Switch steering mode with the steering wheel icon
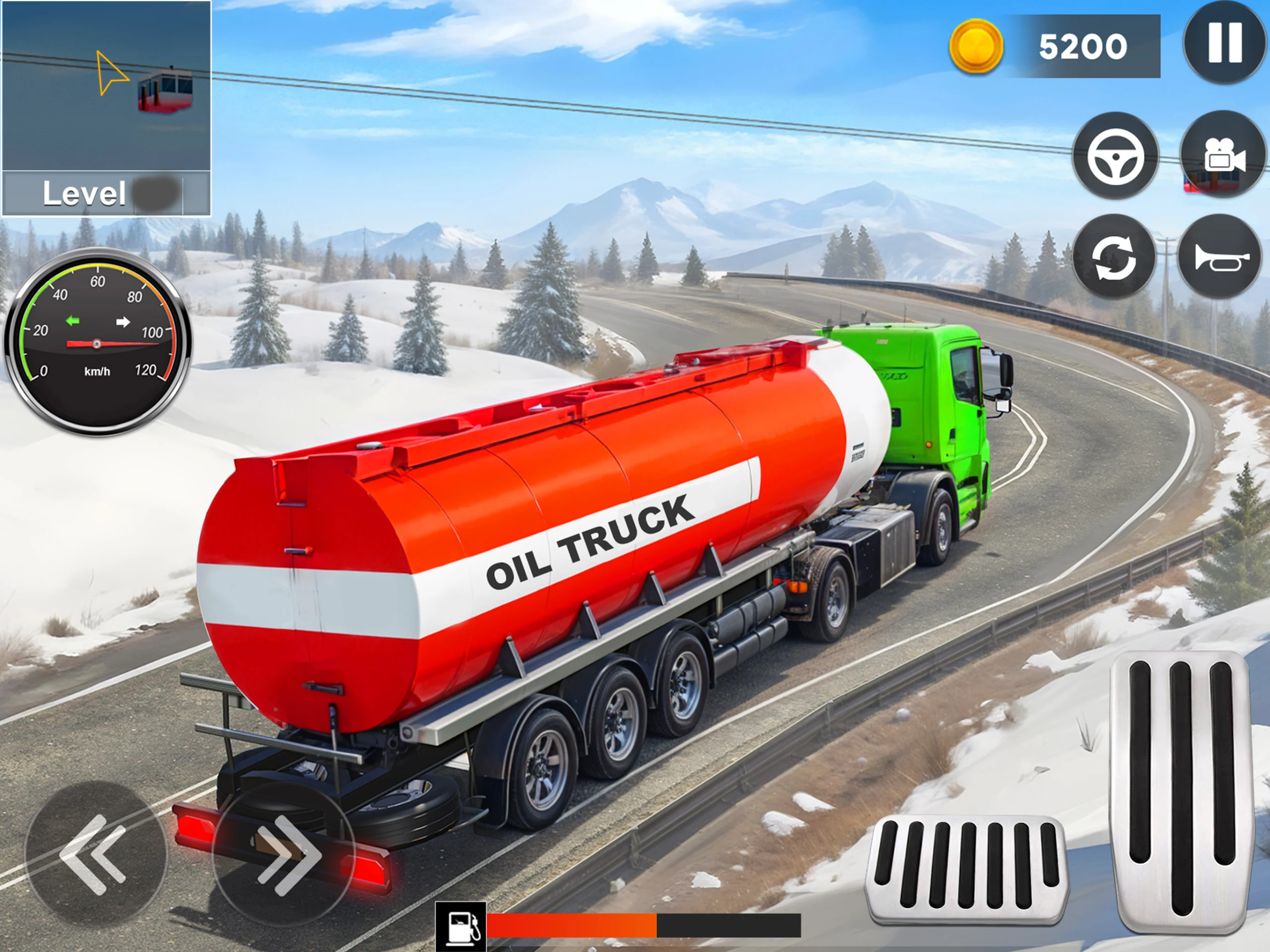 [1115, 156]
